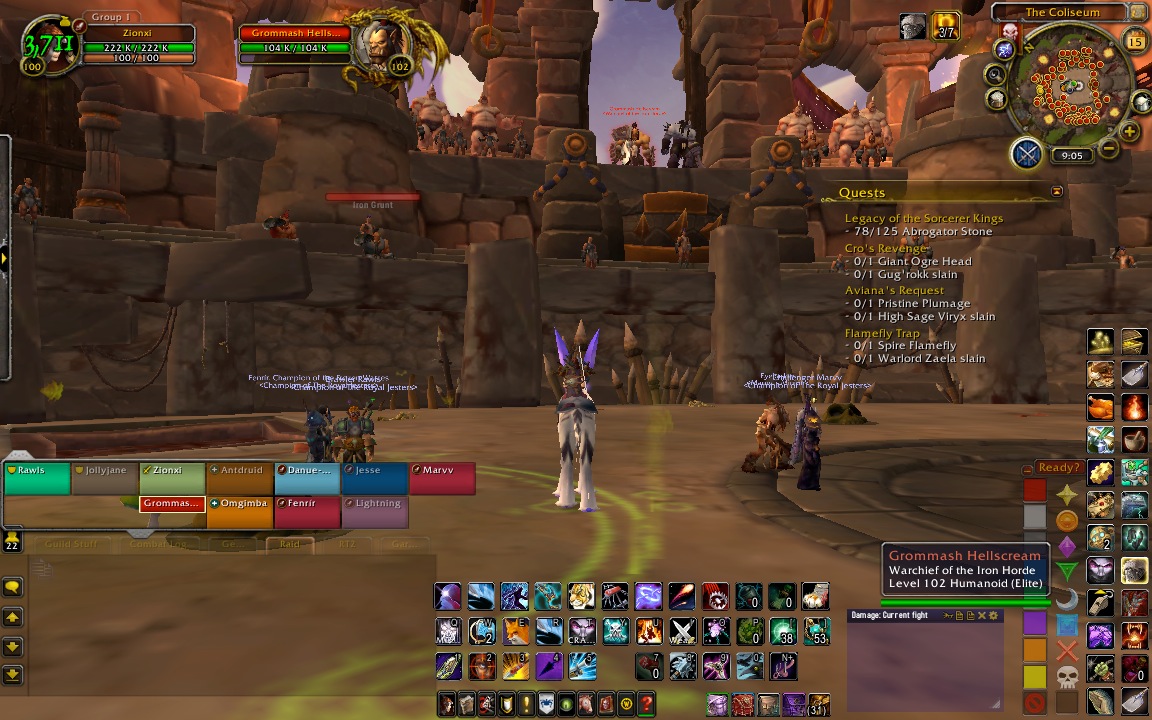
Task: Open the calendar showing day 15
Action: (x=1135, y=41)
